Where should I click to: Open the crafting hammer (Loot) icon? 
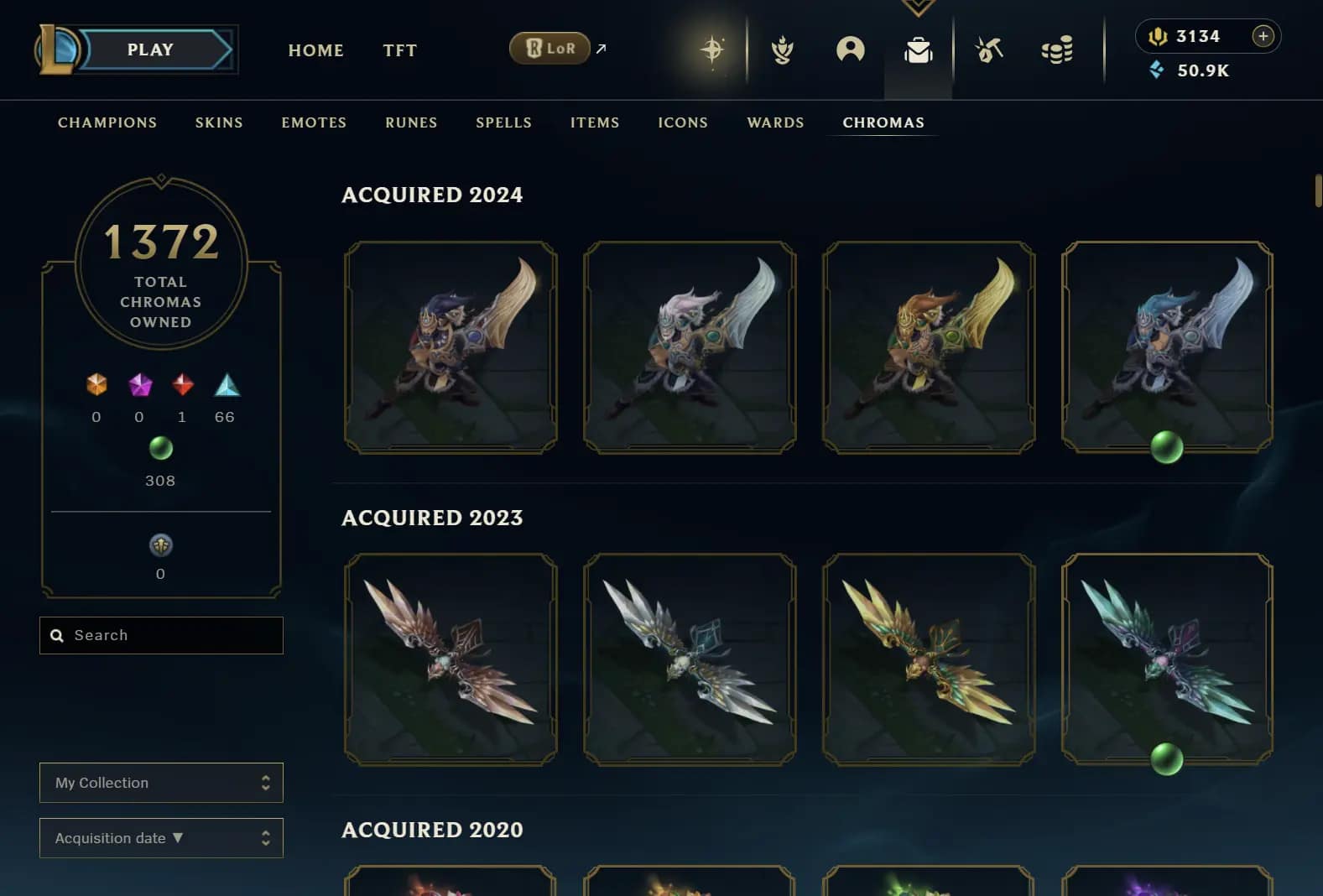[x=989, y=50]
